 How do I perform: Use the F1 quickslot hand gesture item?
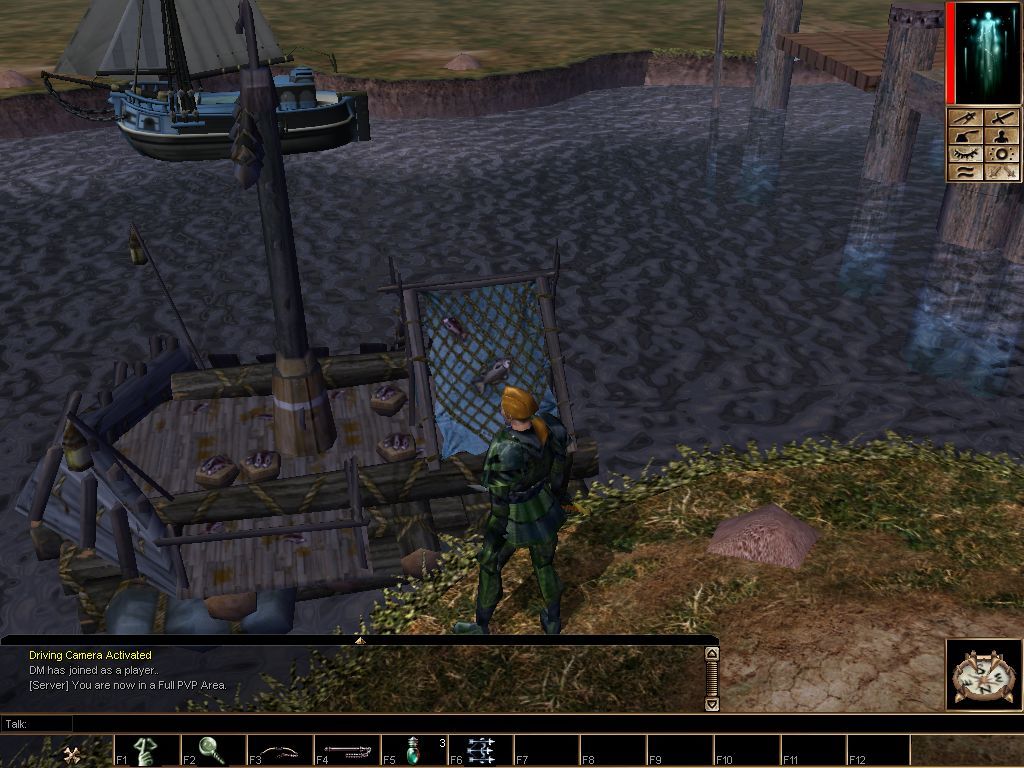(145, 751)
